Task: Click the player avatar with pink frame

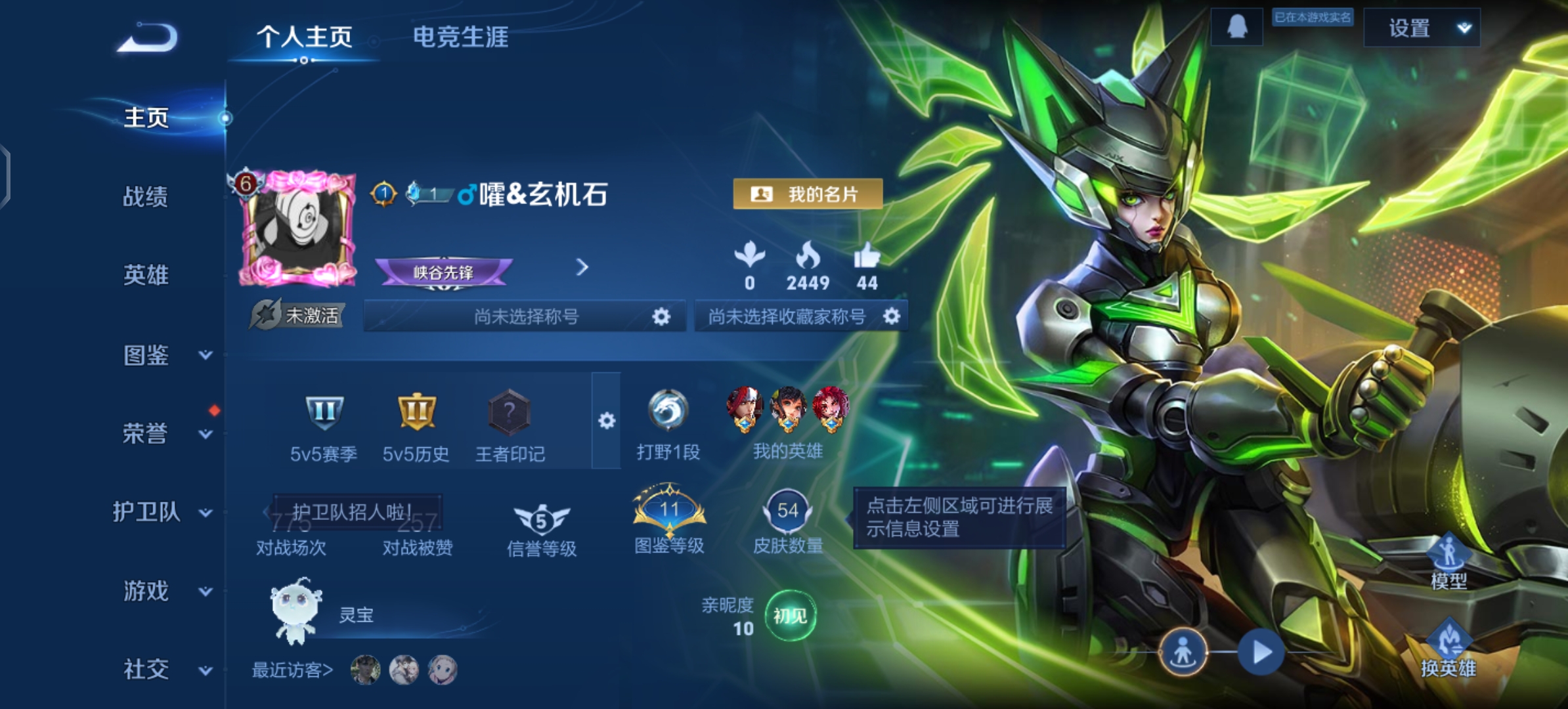Action: pos(299,228)
